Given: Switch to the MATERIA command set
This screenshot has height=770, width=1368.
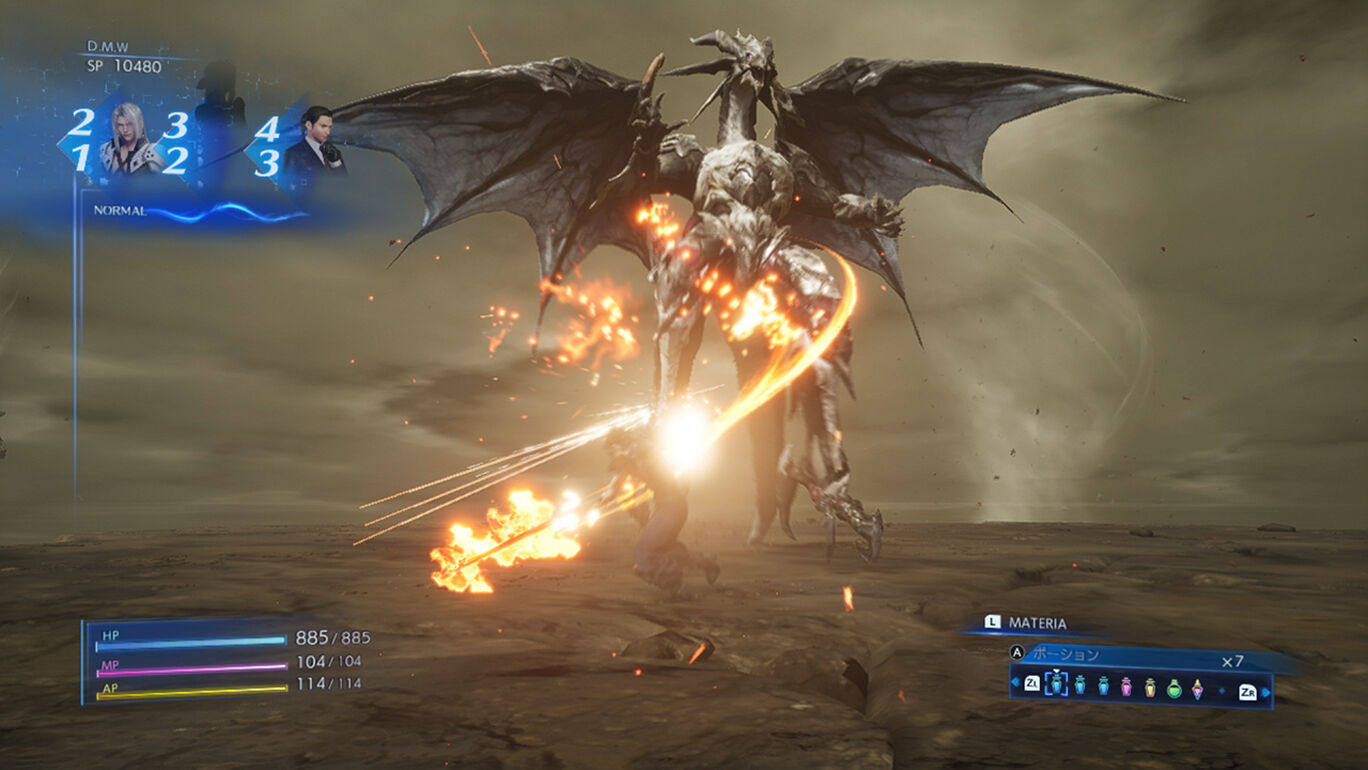Looking at the screenshot, I should 1036,623.
